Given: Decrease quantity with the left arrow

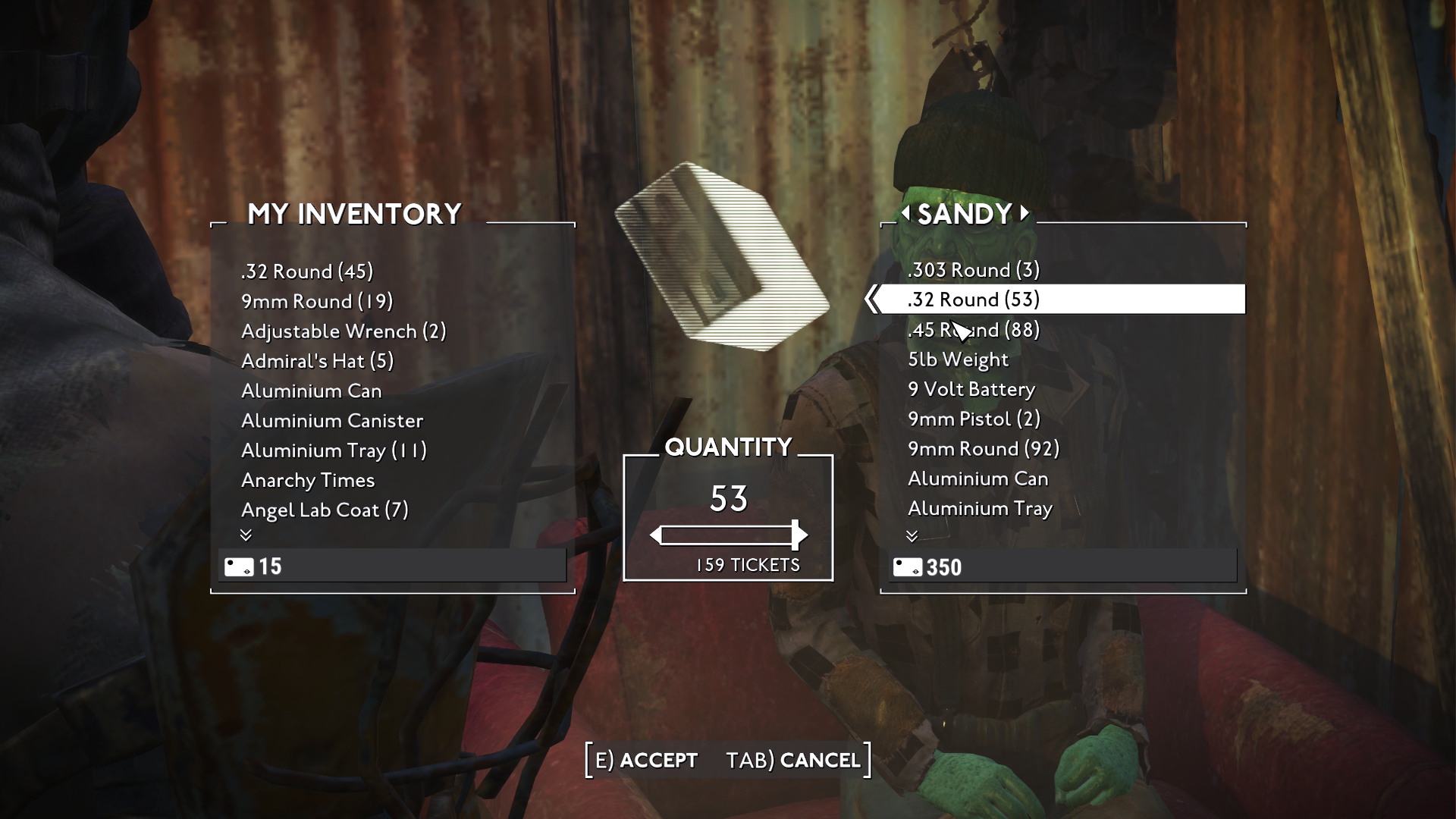Looking at the screenshot, I should 656,535.
